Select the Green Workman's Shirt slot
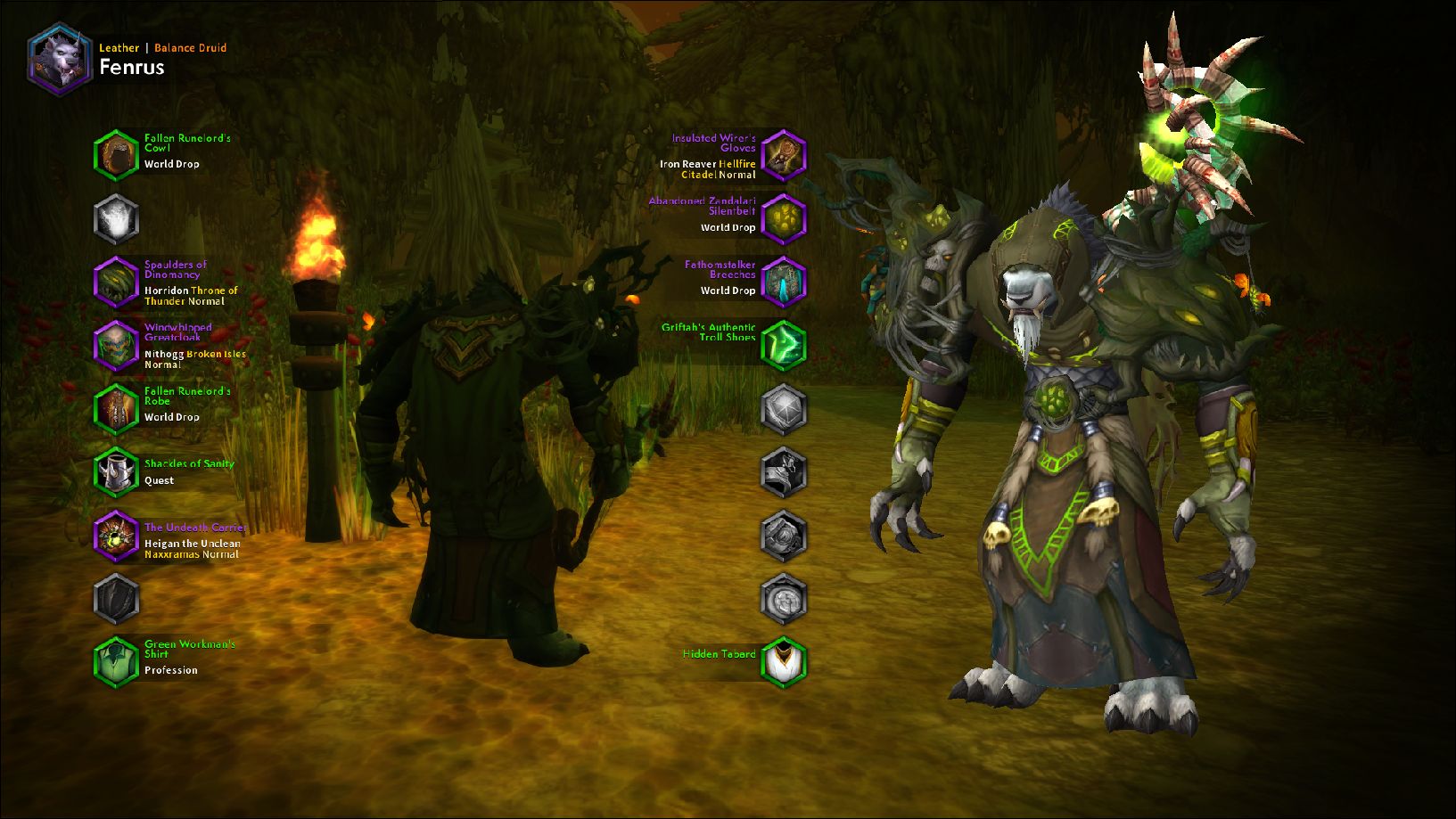The image size is (1456, 819). 116,660
